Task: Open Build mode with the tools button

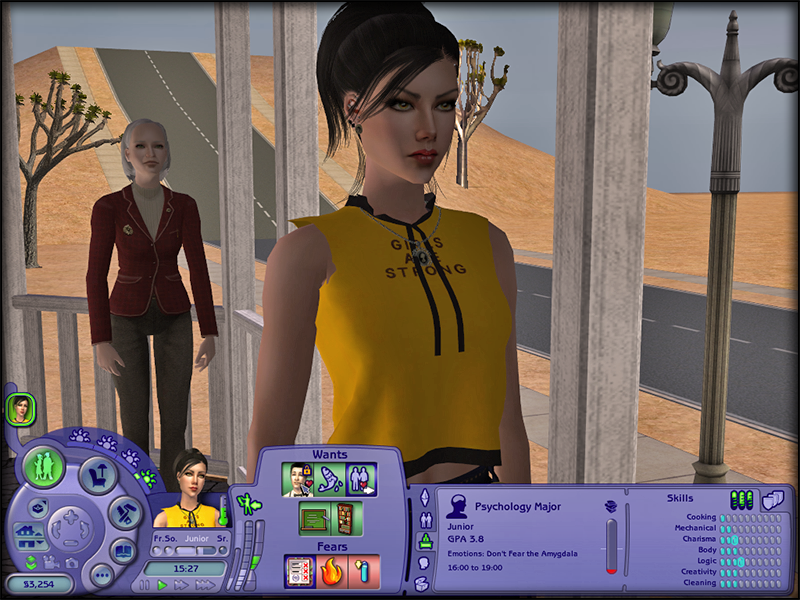Action: tap(125, 512)
